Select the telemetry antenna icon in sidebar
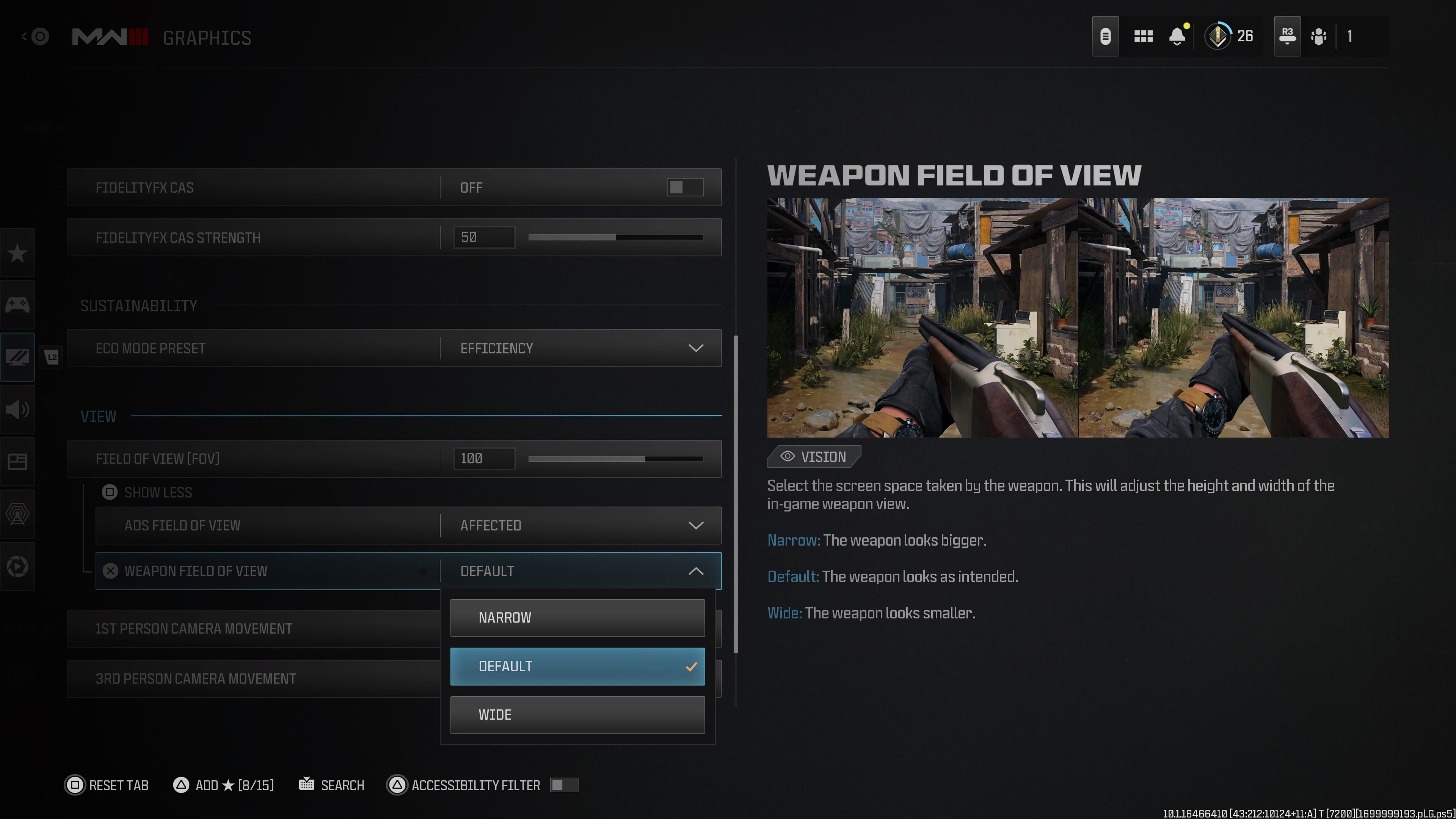The image size is (1456, 819). pyautogui.click(x=17, y=513)
